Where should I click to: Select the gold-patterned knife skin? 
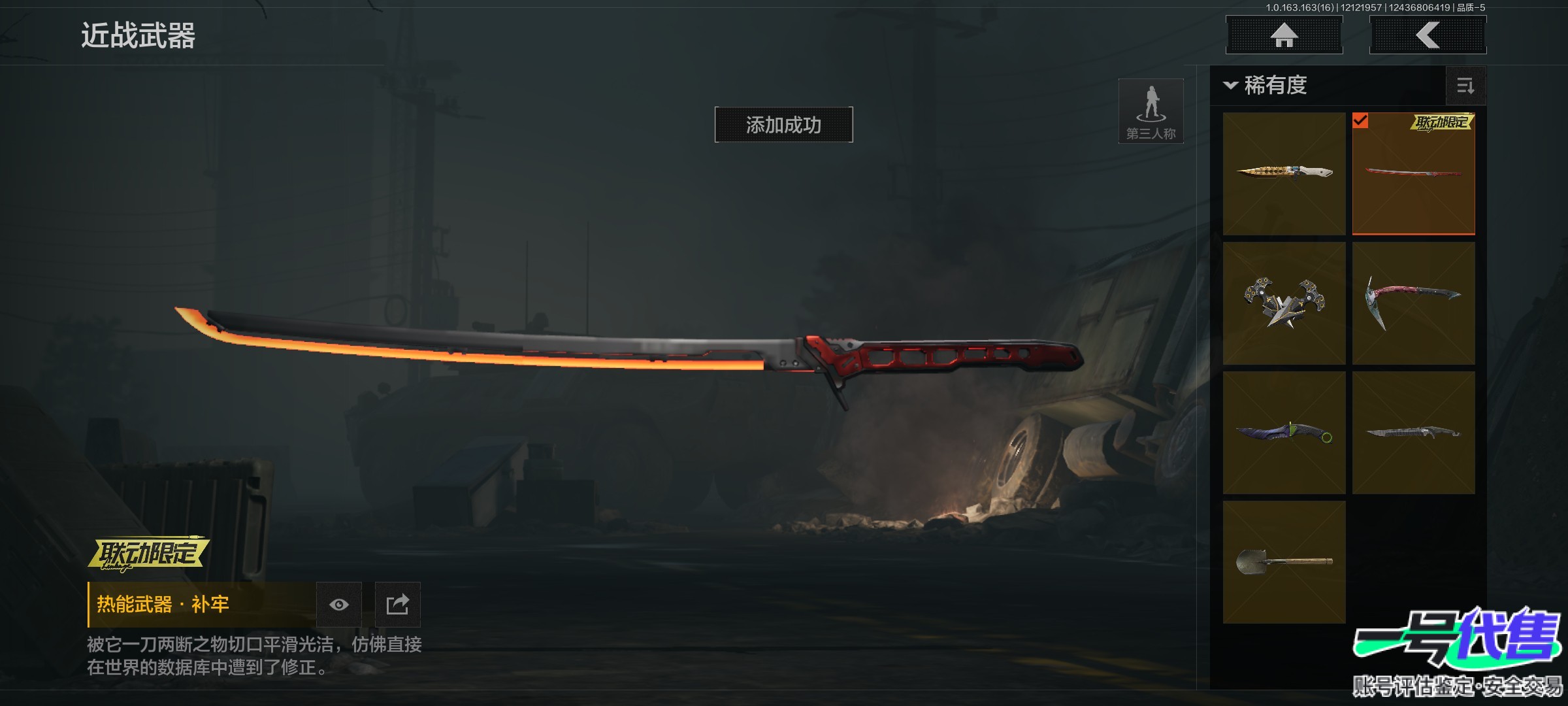pos(1284,173)
